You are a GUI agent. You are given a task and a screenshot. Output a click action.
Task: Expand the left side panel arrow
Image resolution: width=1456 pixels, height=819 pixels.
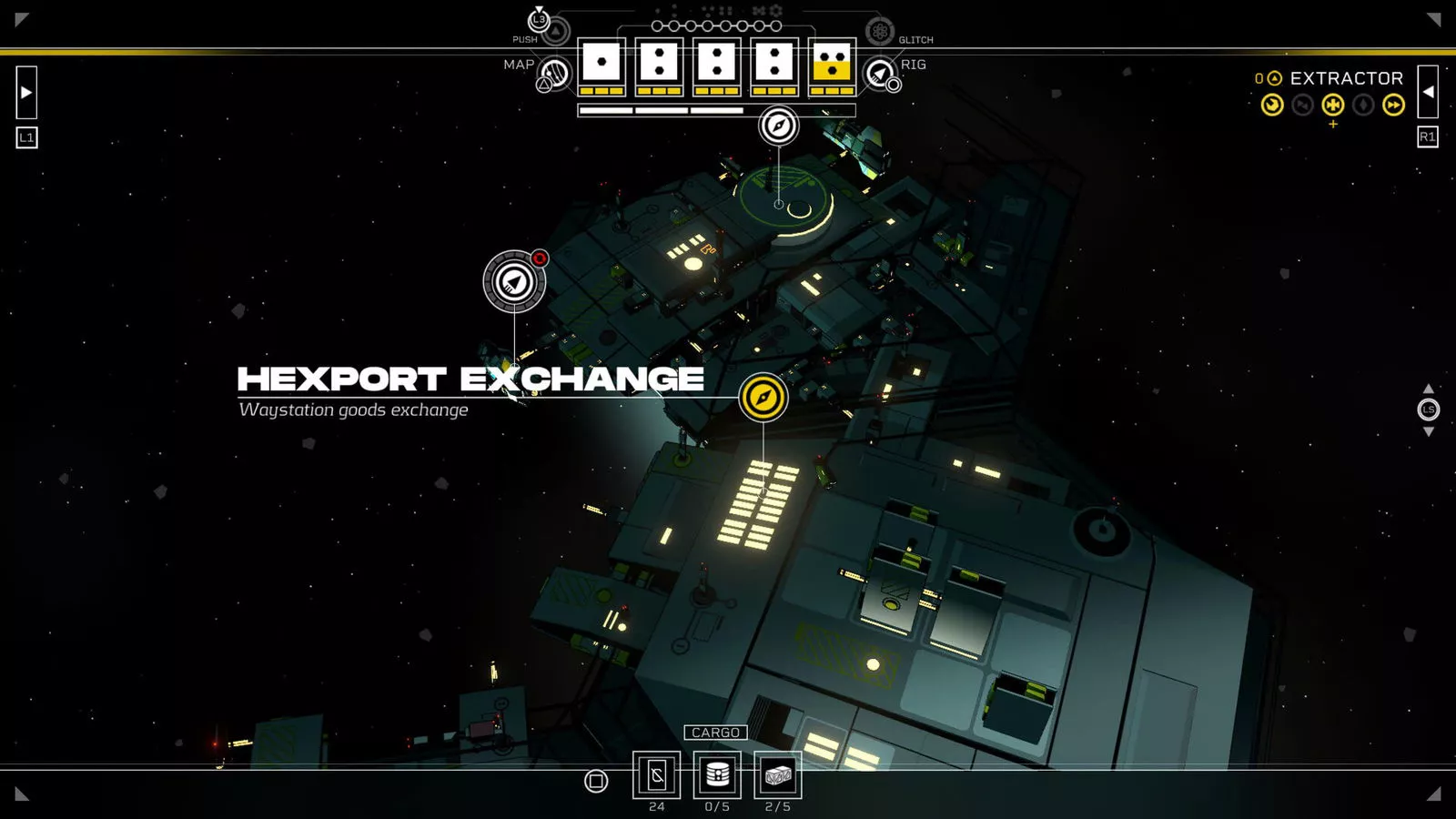click(x=26, y=92)
